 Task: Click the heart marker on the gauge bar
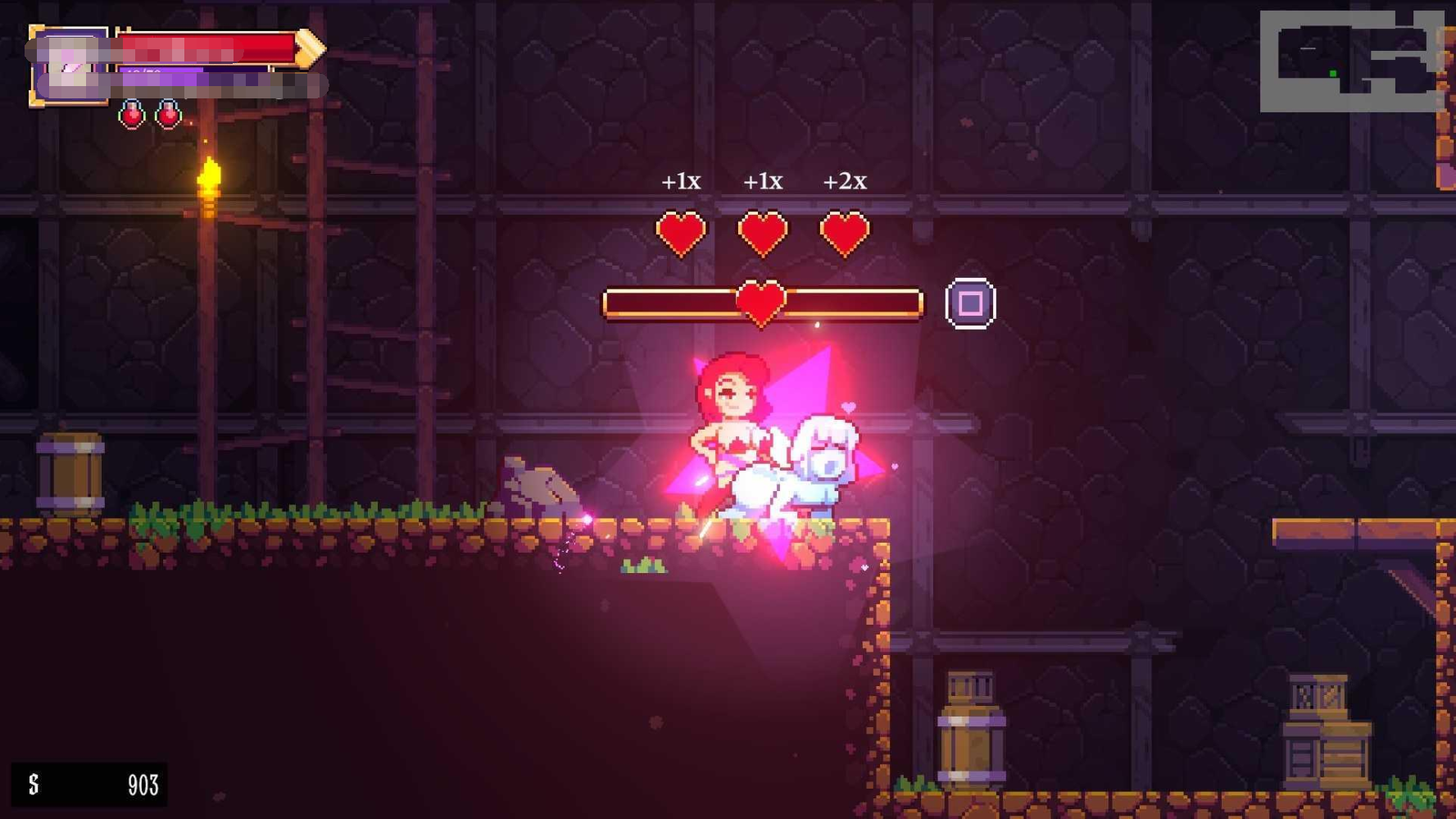(760, 303)
